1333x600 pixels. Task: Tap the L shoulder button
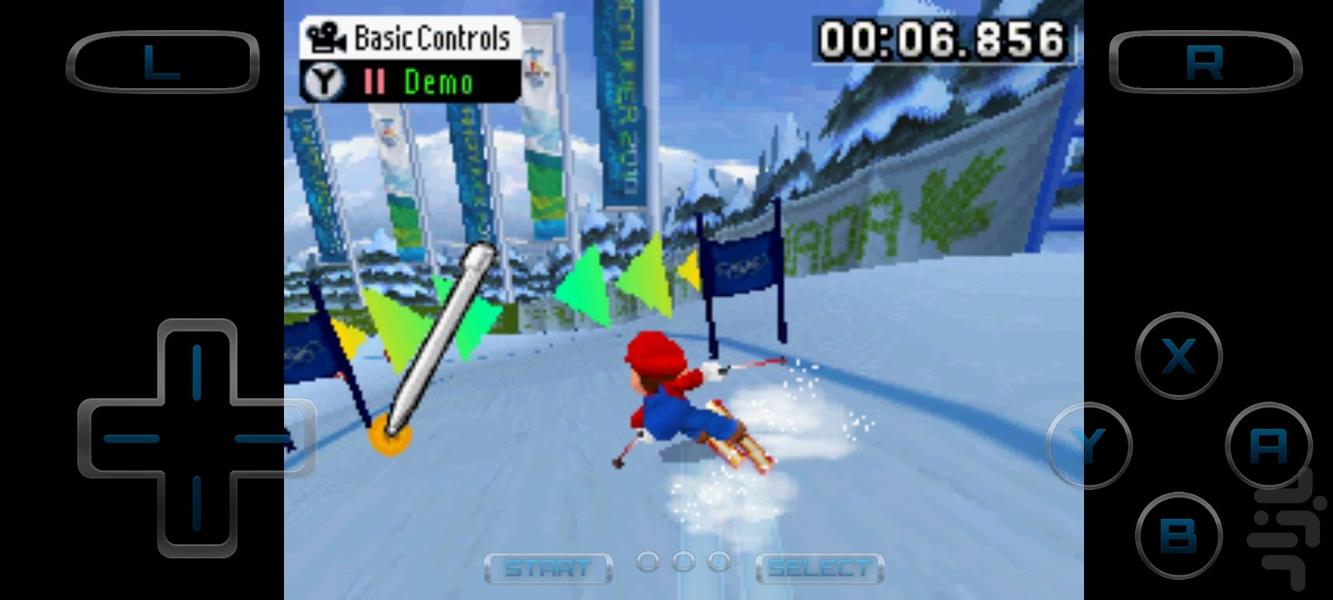click(162, 62)
